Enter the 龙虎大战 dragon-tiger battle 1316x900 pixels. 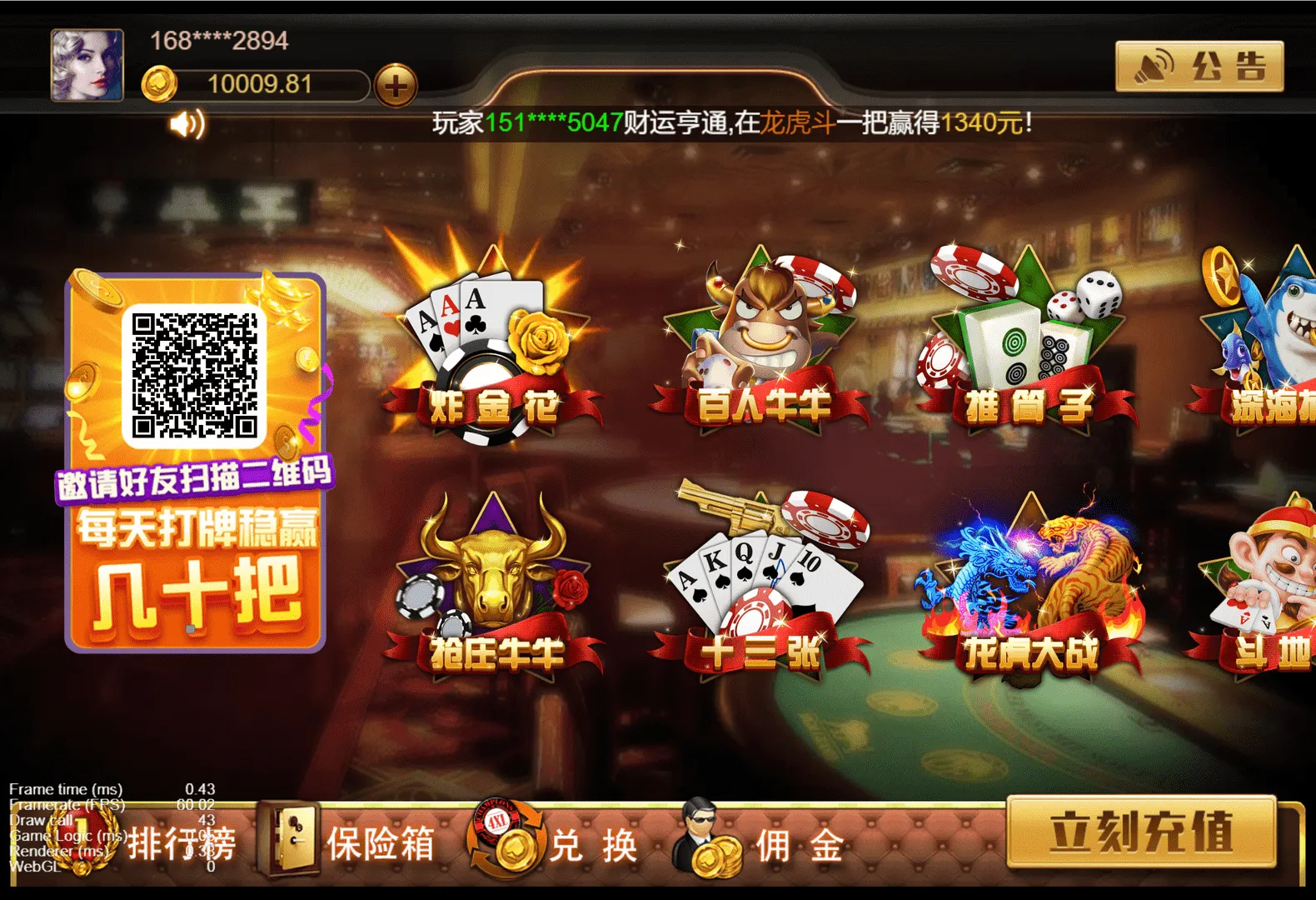(x=1033, y=583)
